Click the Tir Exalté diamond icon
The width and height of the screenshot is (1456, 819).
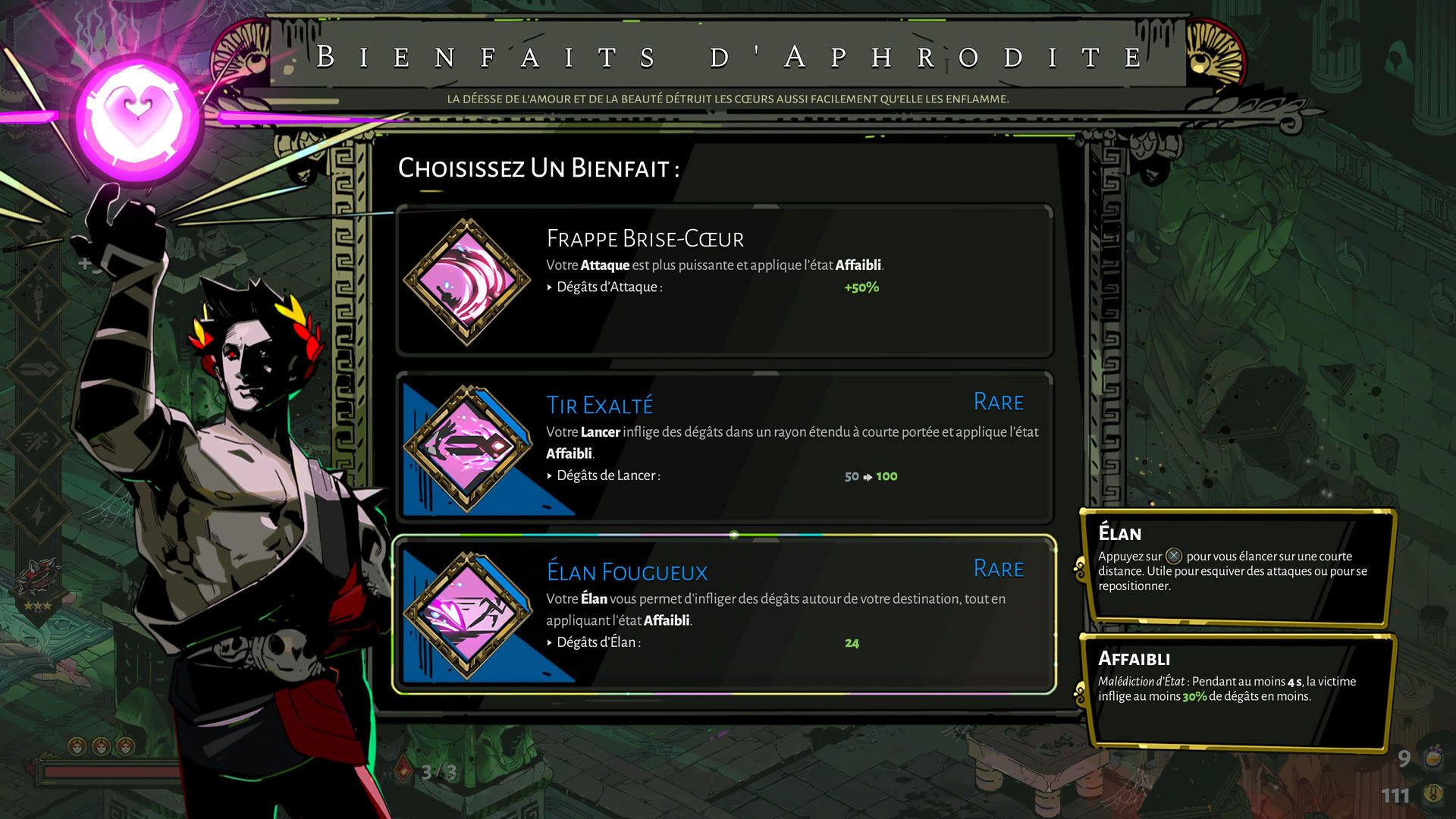pos(466,448)
